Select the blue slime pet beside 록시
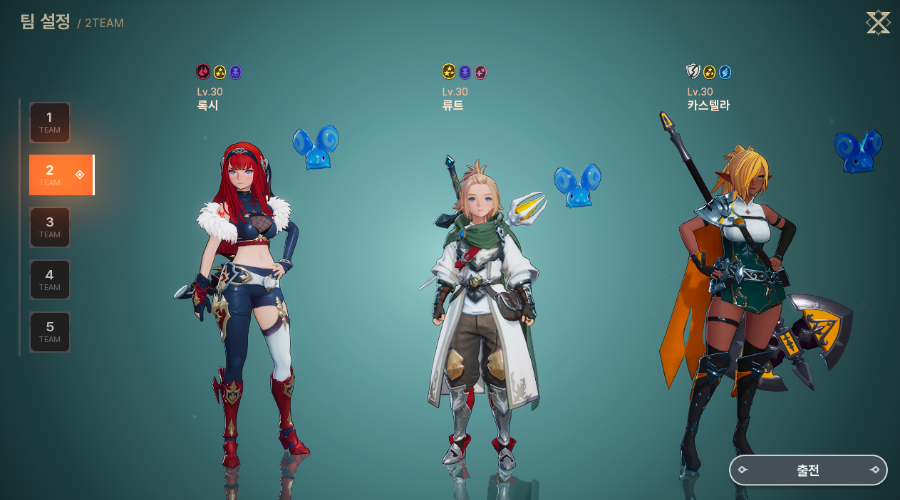Screen dimensions: 900x500 (x=316, y=147)
